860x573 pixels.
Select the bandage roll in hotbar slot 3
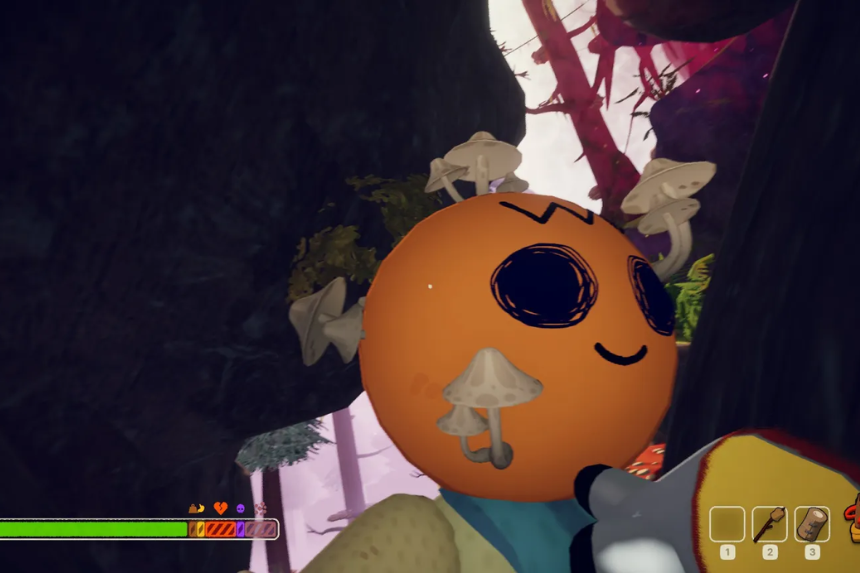pyautogui.click(x=812, y=523)
